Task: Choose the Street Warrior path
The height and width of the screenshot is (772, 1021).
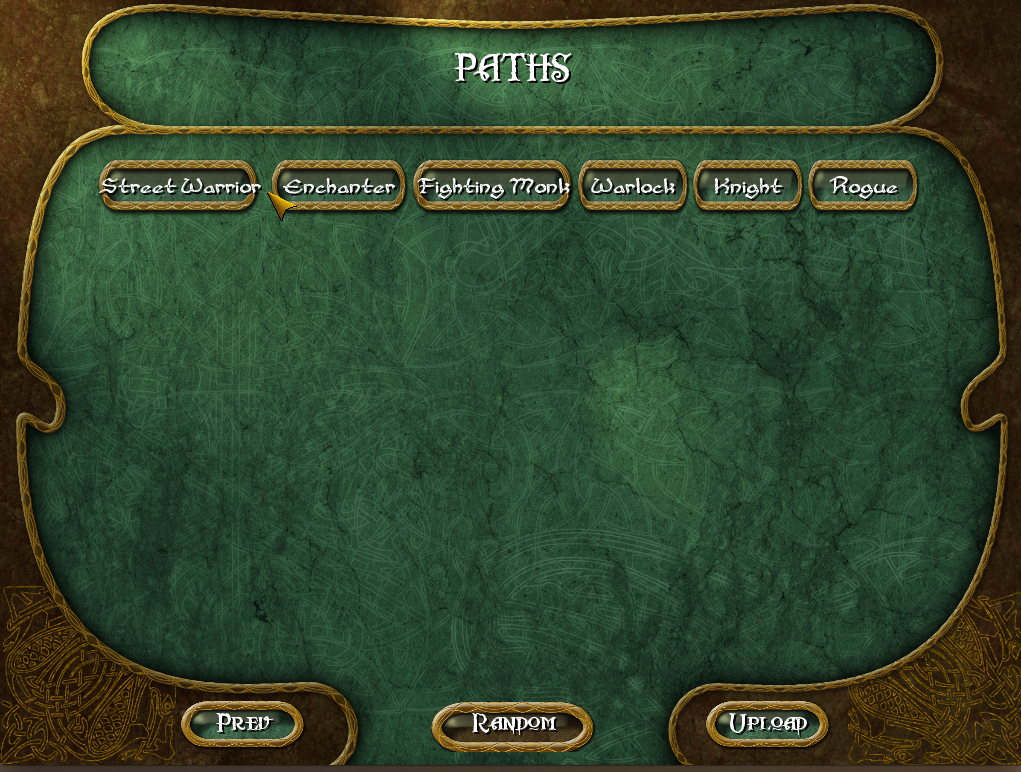Action: pos(180,186)
